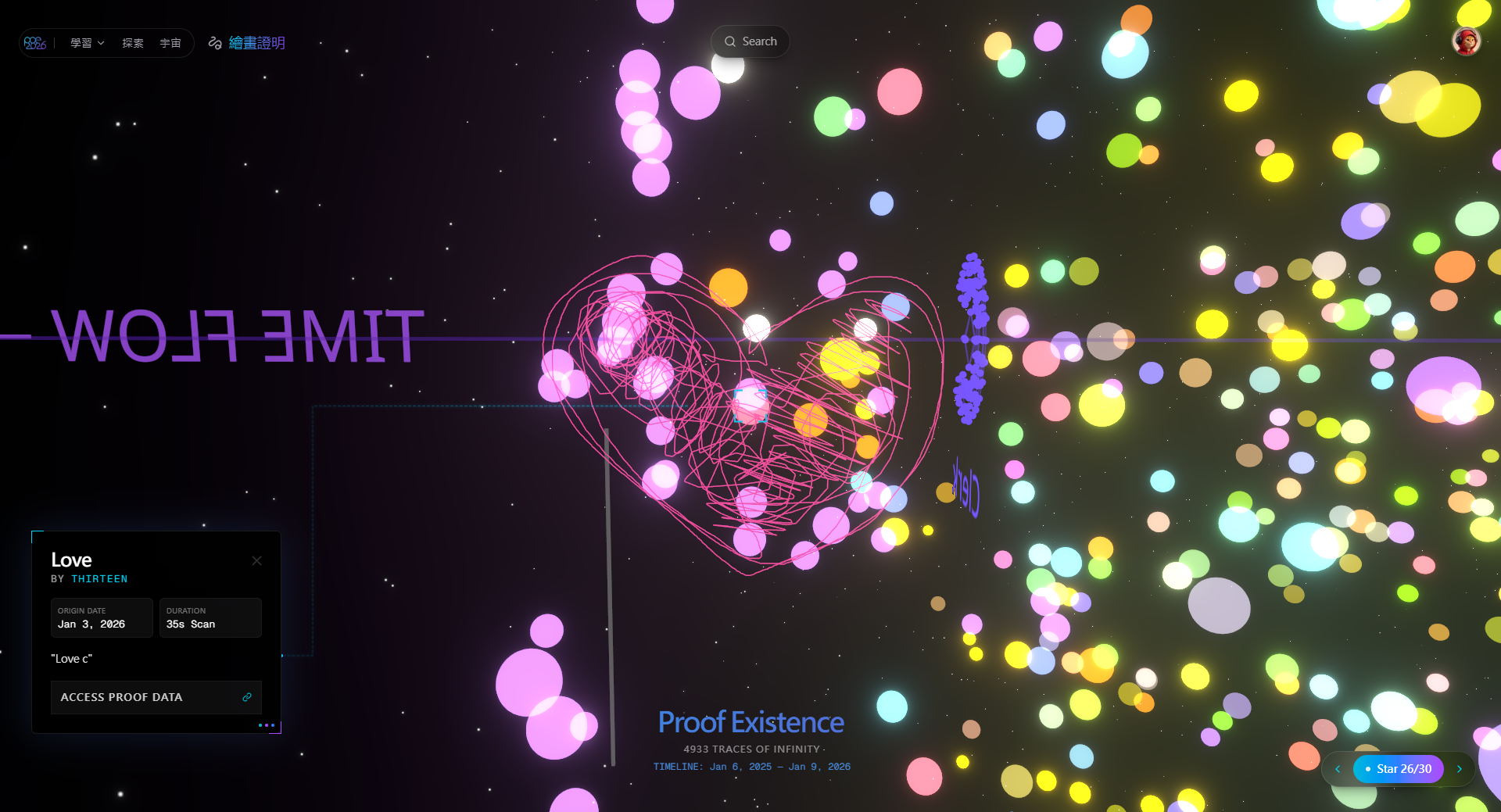The image size is (1501, 812).
Task: Click the Star 26/30 progress pill
Action: (x=1399, y=769)
